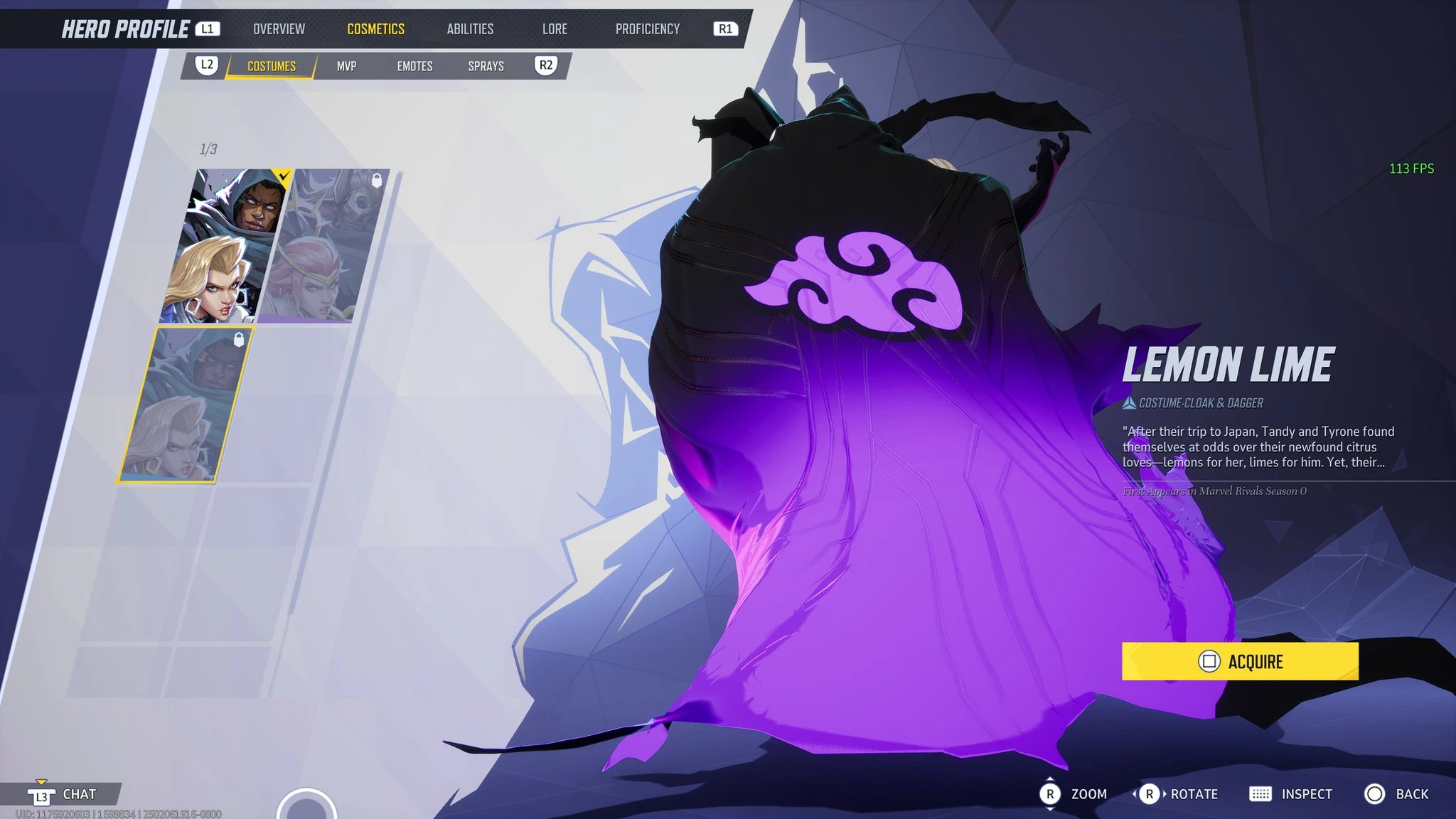1456x819 pixels.
Task: Select the Cosmetics tab
Action: click(x=375, y=29)
